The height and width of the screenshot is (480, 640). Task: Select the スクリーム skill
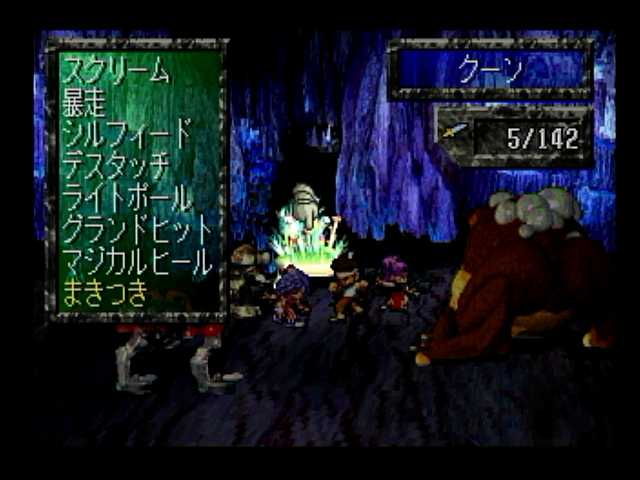116,71
